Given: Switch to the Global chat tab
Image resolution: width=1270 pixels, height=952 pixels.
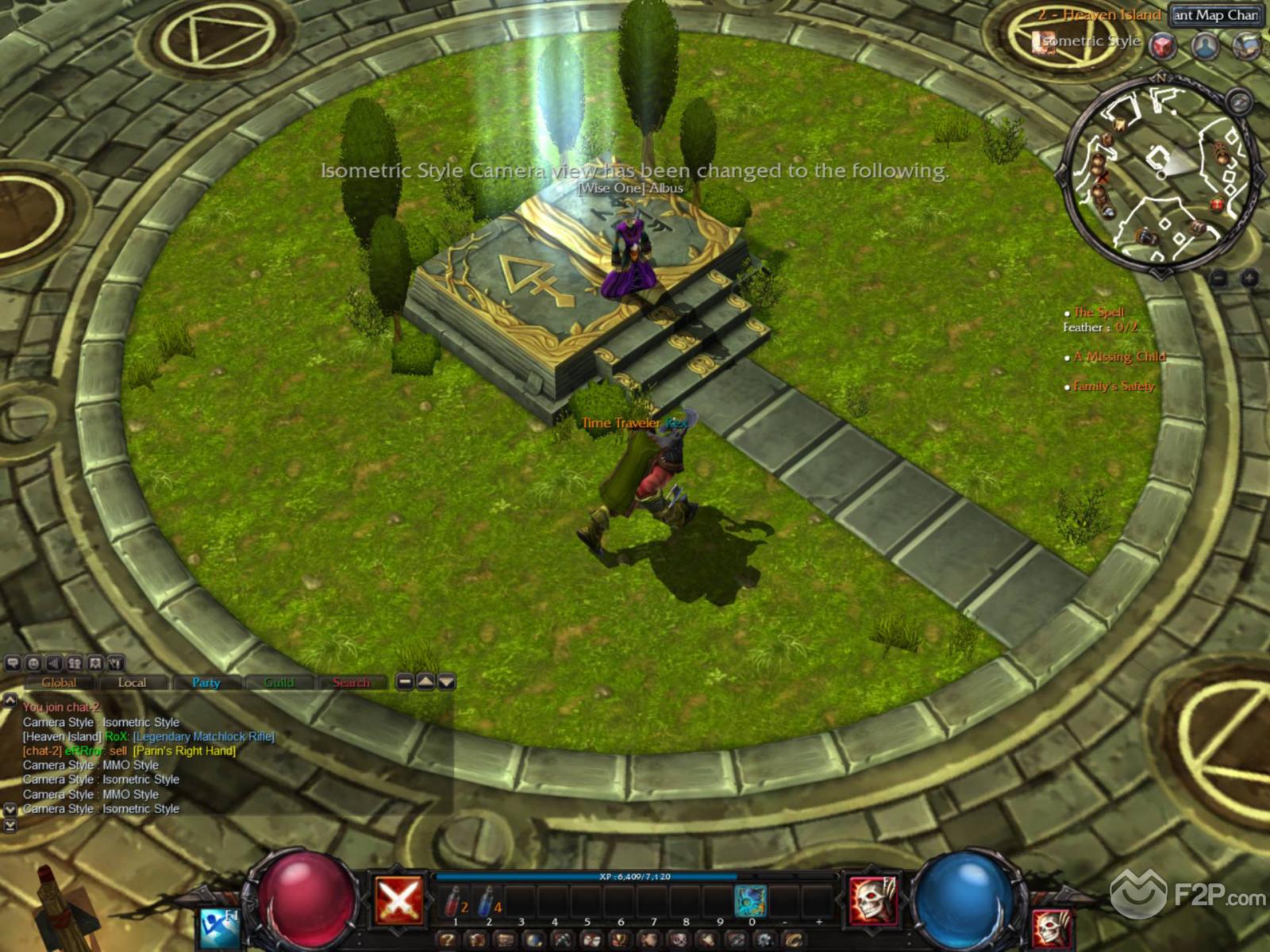Looking at the screenshot, I should point(59,682).
